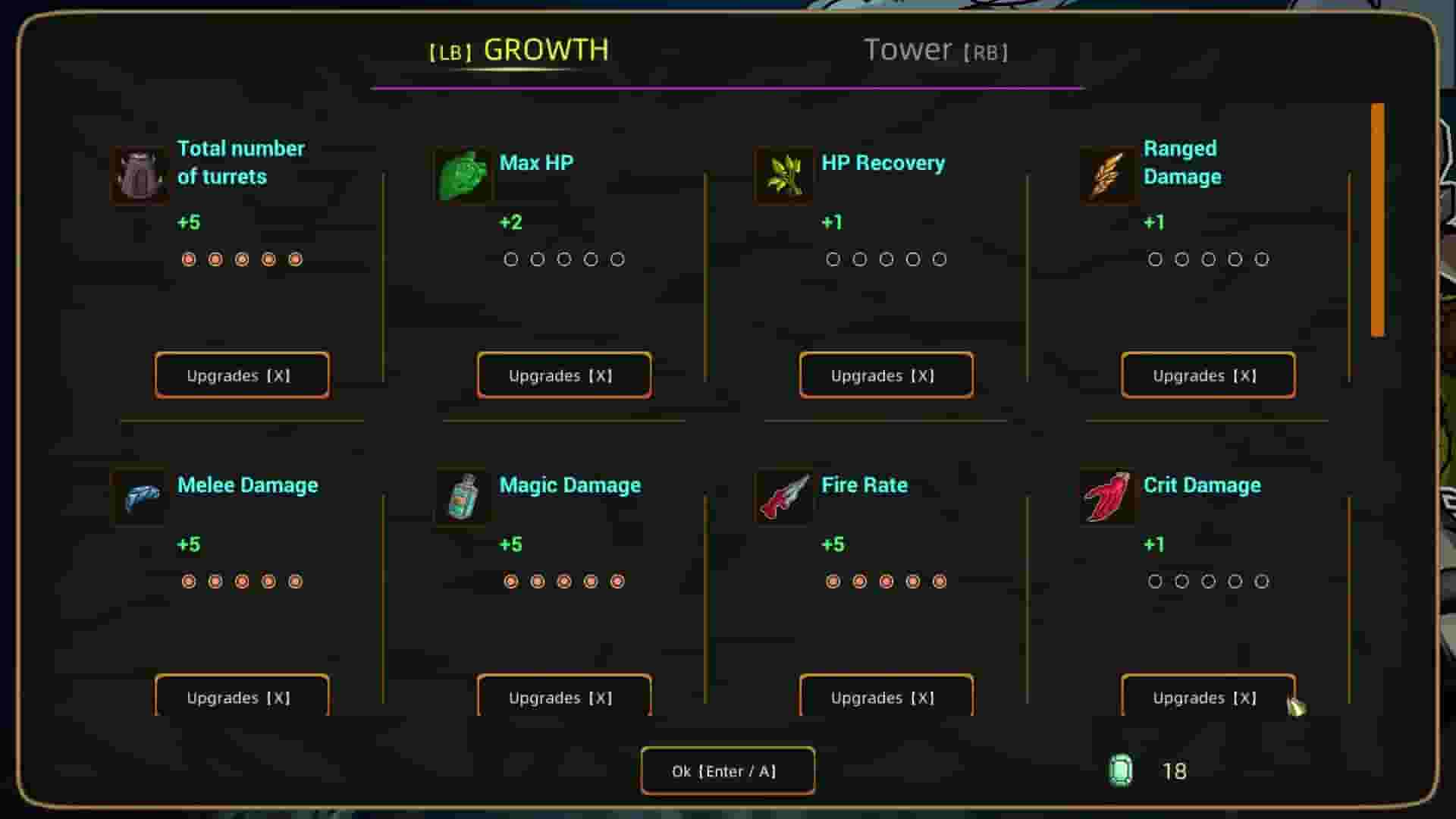The width and height of the screenshot is (1456, 819).
Task: Click the filled pip row under Melee Damage
Action: pyautogui.click(x=242, y=582)
